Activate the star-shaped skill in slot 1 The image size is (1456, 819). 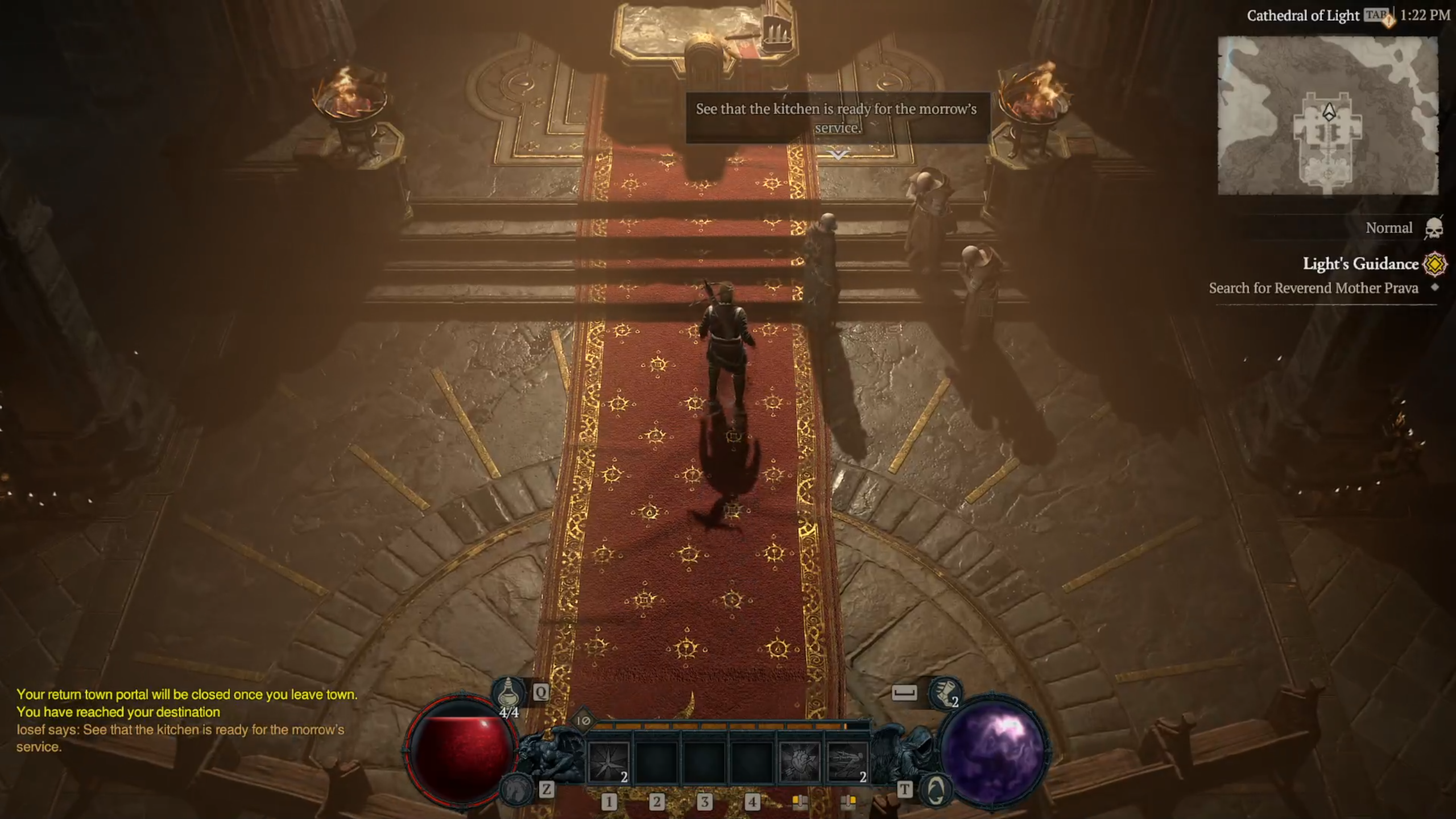pos(609,762)
